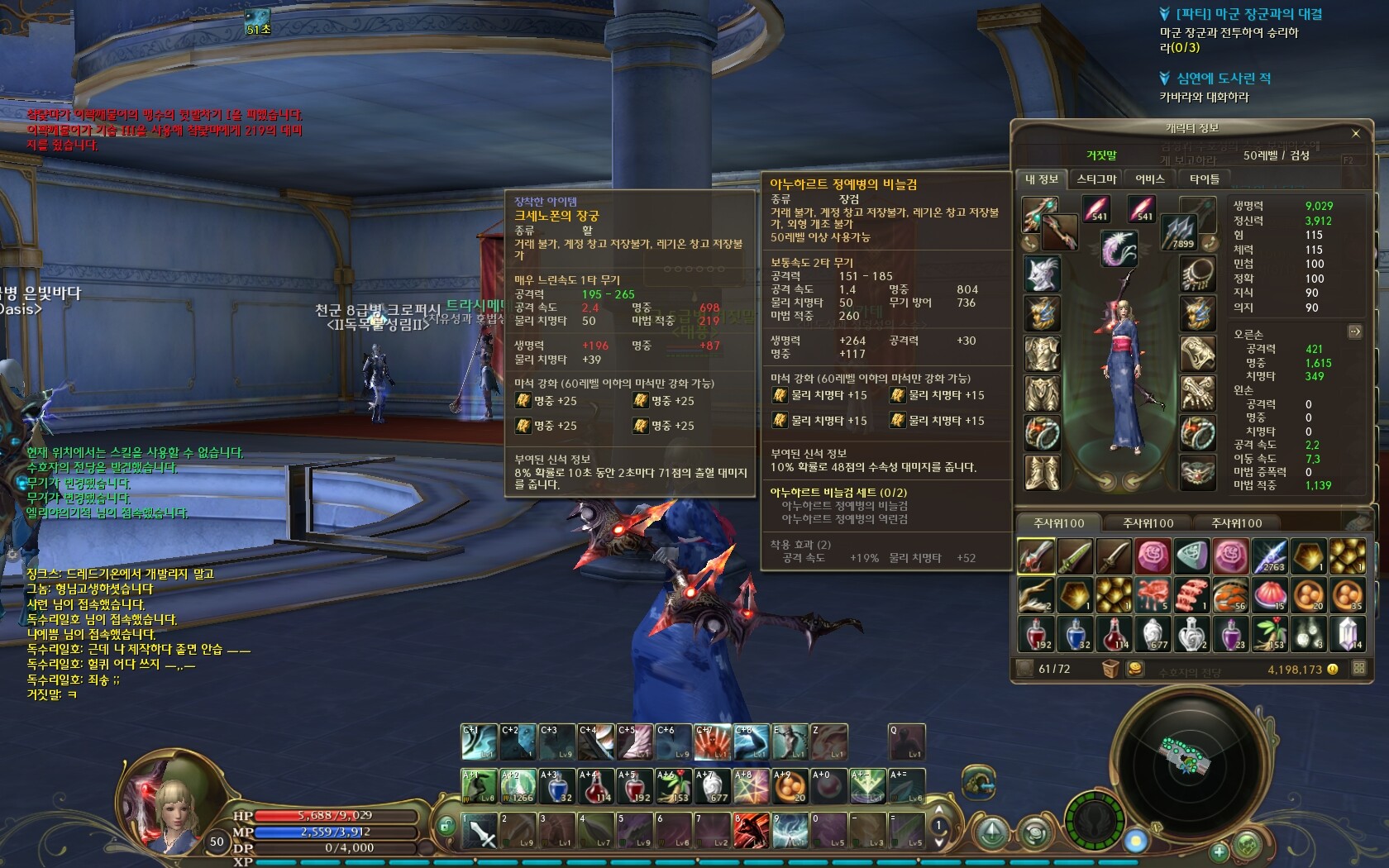Image resolution: width=1389 pixels, height=868 pixels.
Task: Use the red potion hotbar item with 114
Action: point(596,786)
